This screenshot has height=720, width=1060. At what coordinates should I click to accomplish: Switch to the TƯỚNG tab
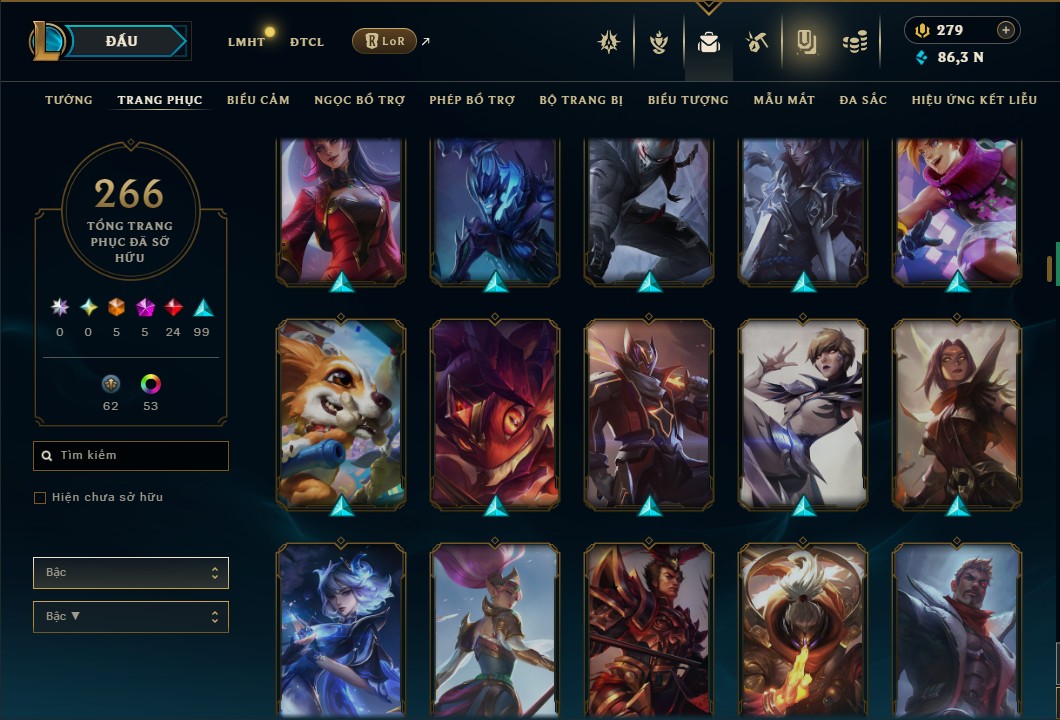69,100
